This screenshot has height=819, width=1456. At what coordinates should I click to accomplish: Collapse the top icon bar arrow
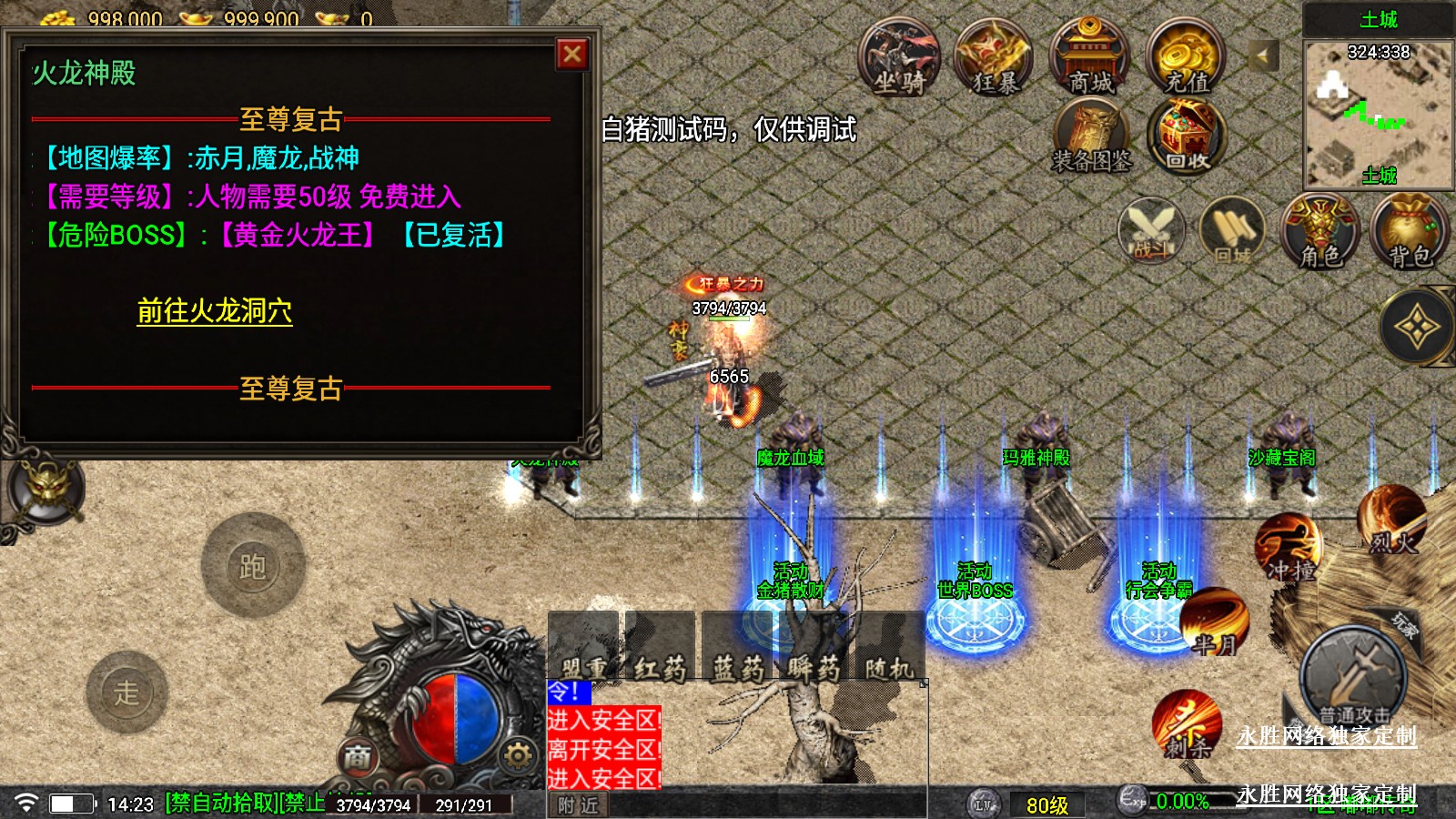point(1262,56)
